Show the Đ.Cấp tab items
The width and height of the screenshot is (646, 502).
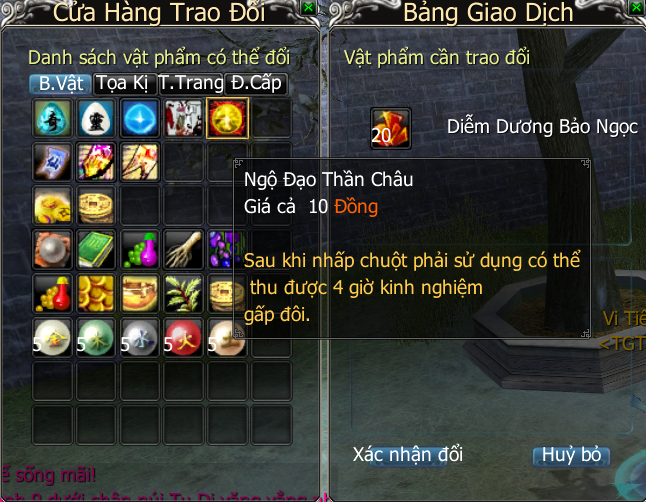257,83
